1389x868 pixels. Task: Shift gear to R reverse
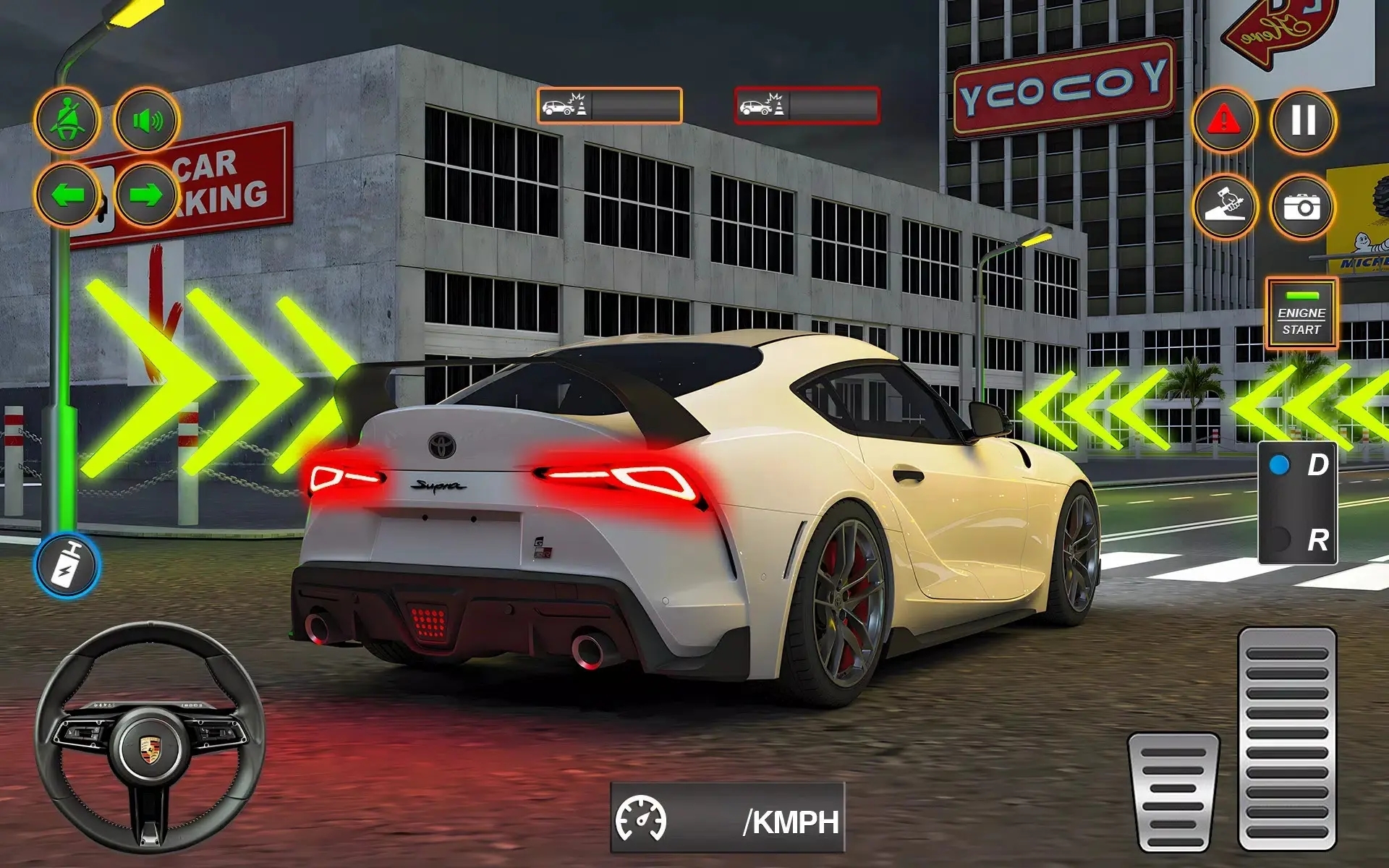(1298, 540)
